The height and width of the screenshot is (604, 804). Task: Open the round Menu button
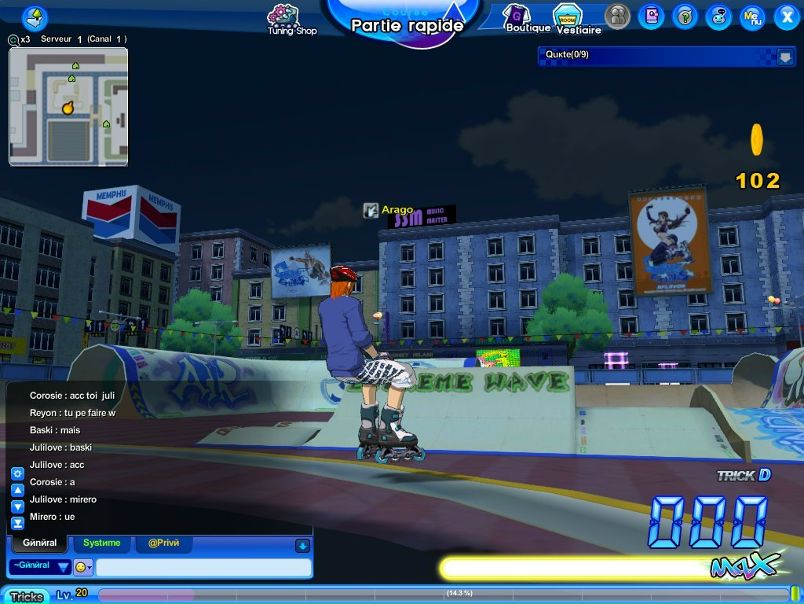(751, 16)
